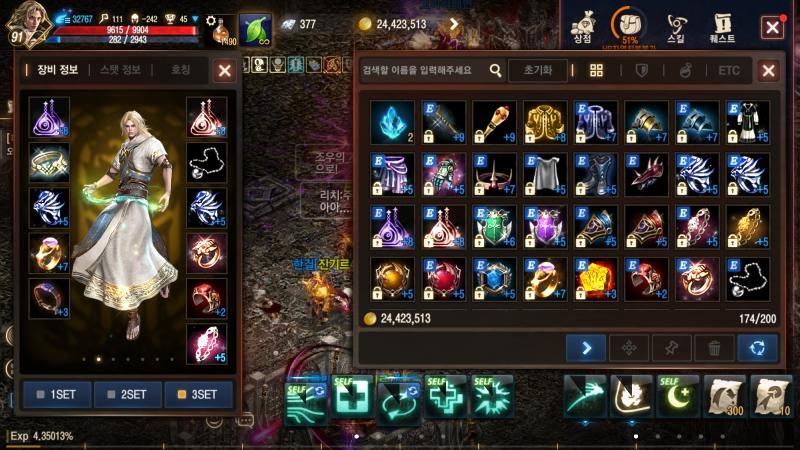Select the 2SET equipment preset
The width and height of the screenshot is (800, 450).
(128, 395)
